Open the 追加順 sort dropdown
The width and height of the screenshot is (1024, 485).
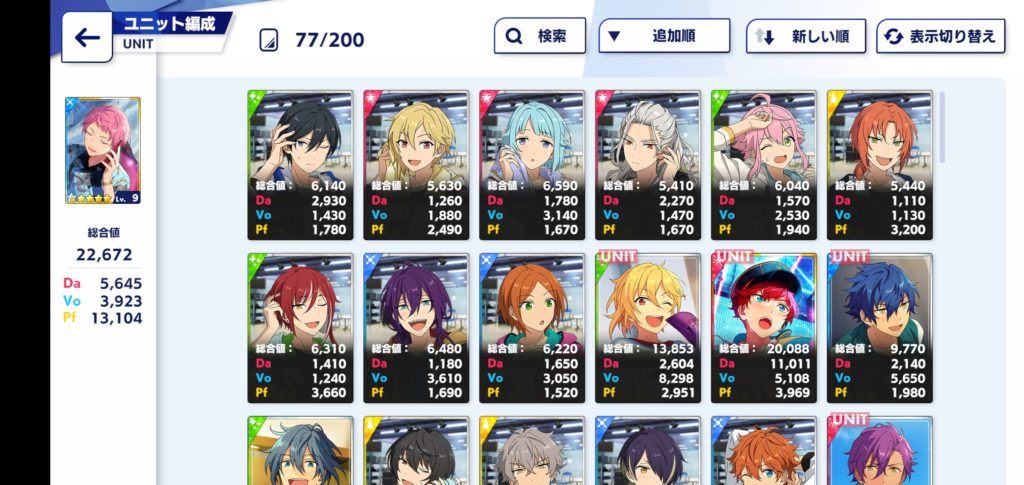[662, 37]
